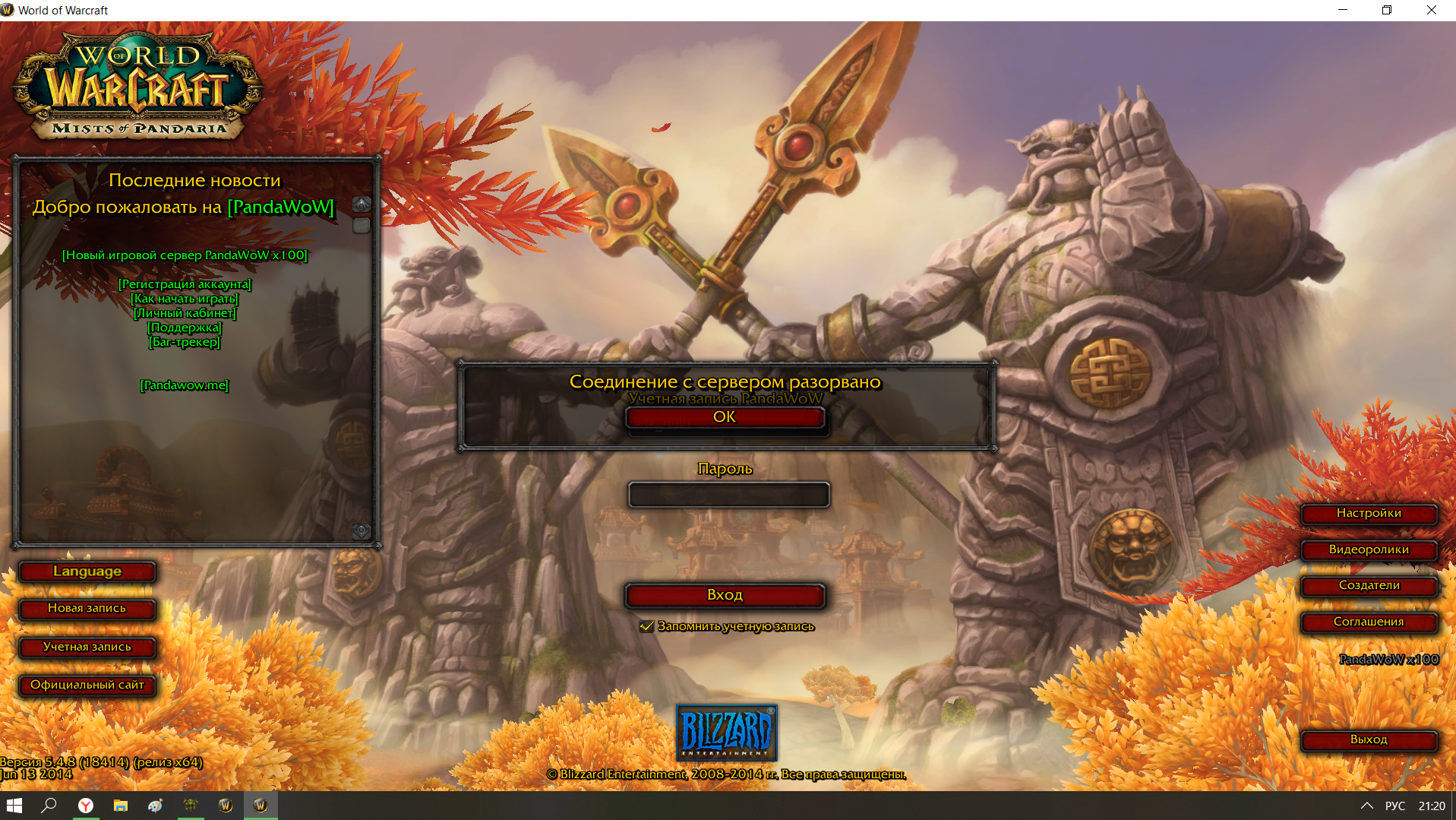The image size is (1456, 820).
Task: Open the Соглашения agreements
Action: (x=1369, y=622)
